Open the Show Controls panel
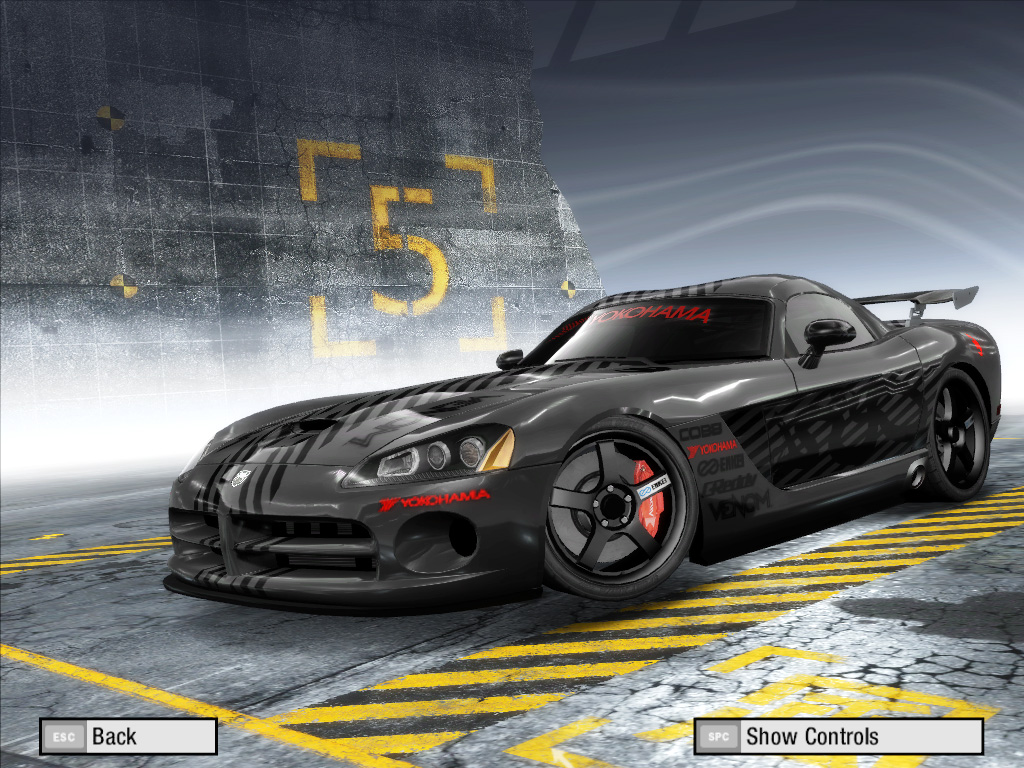Image resolution: width=1024 pixels, height=768 pixels. coord(838,737)
